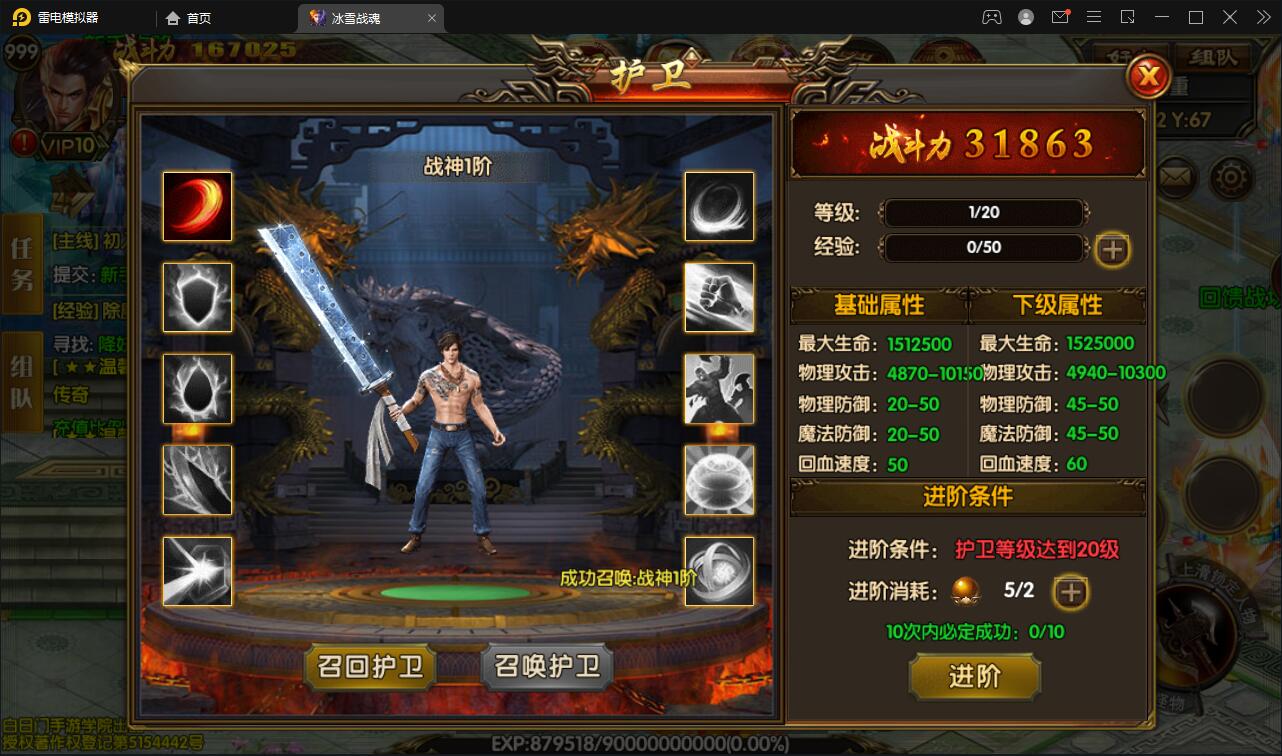The width and height of the screenshot is (1282, 756).
Task: Click the VIP10 player avatar portrait
Action: [x=62, y=90]
